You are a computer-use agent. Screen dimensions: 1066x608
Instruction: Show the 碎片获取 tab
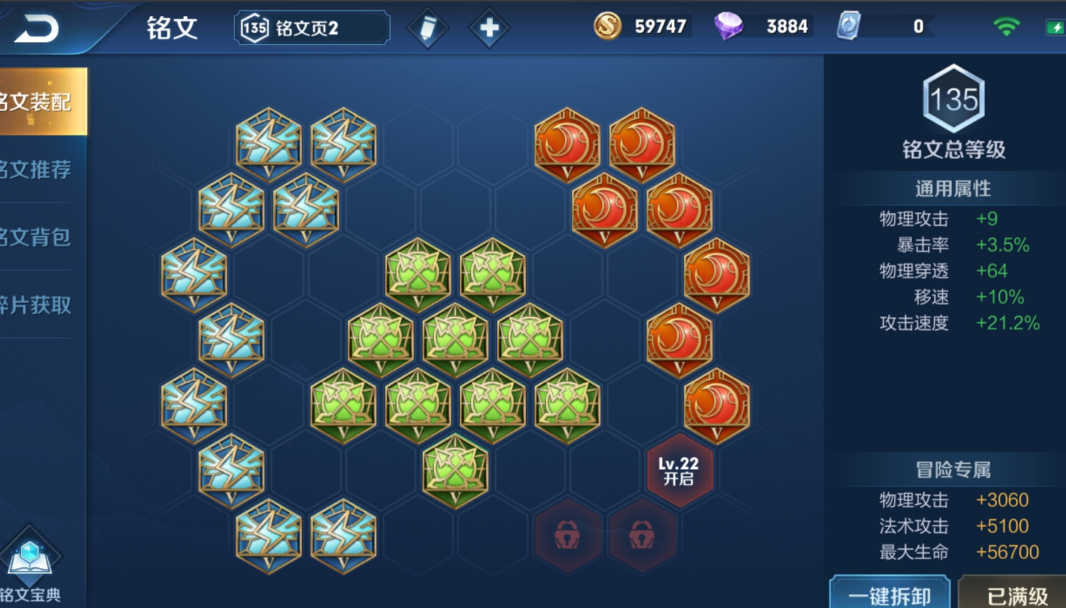click(40, 305)
